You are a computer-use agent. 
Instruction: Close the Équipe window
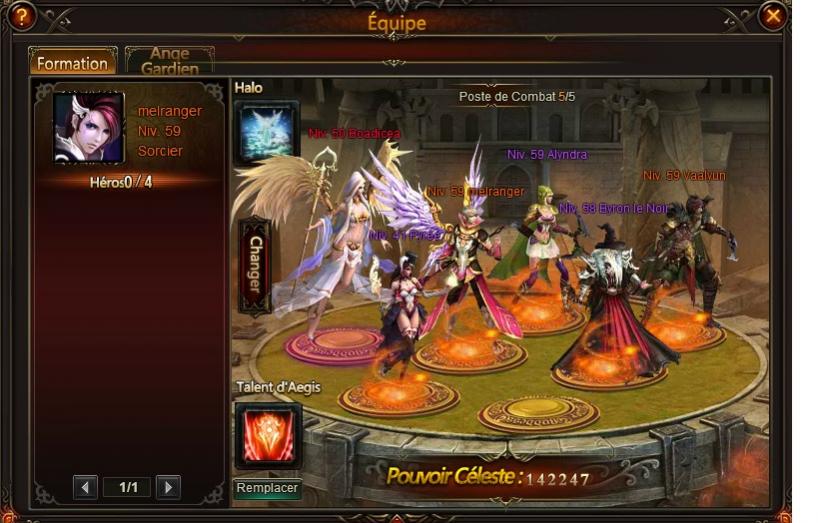[x=772, y=16]
